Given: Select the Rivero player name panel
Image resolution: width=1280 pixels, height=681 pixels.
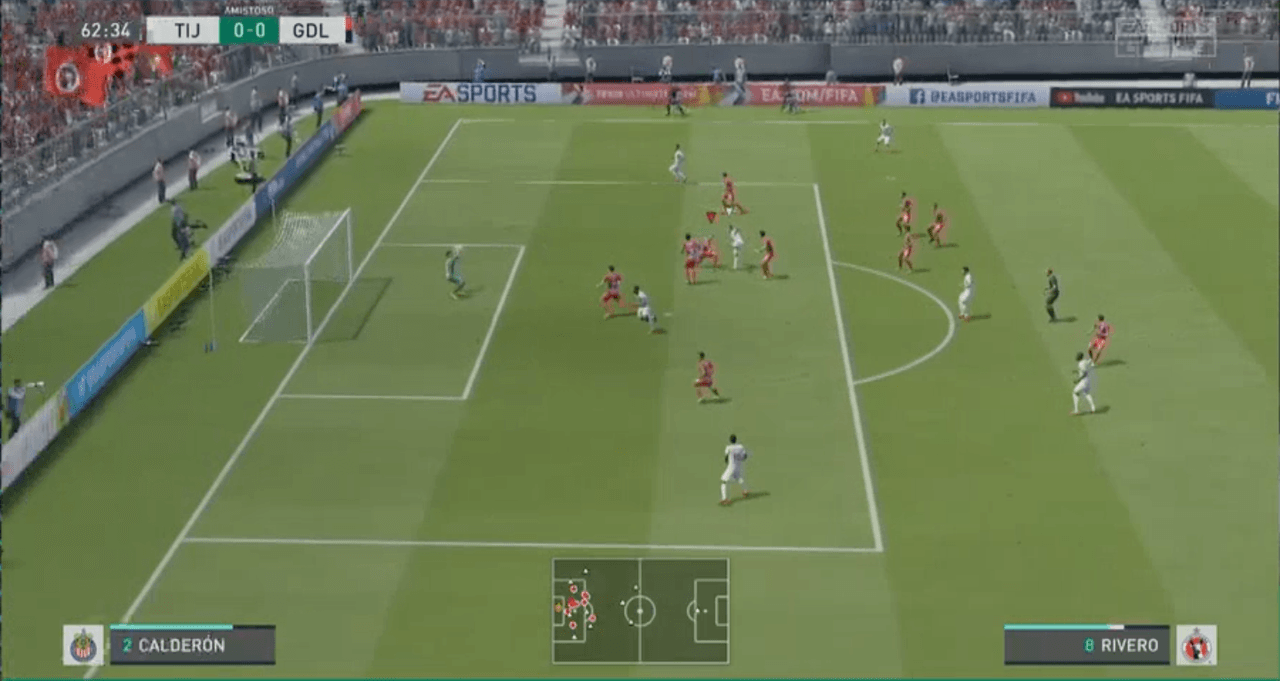Looking at the screenshot, I should click(1087, 645).
